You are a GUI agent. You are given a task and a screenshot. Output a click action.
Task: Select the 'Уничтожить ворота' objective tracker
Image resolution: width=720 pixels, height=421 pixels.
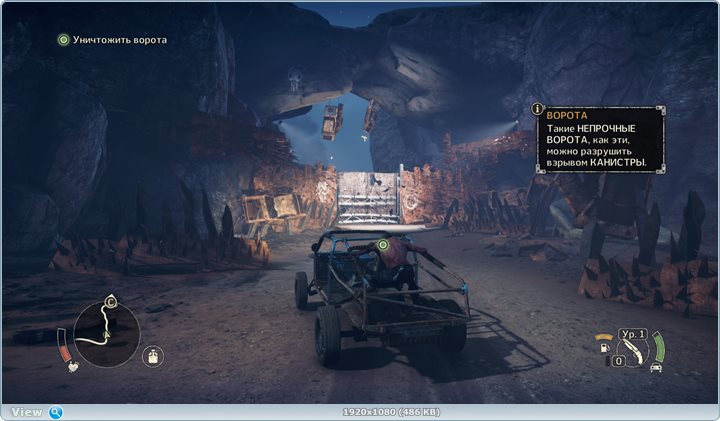click(112, 40)
